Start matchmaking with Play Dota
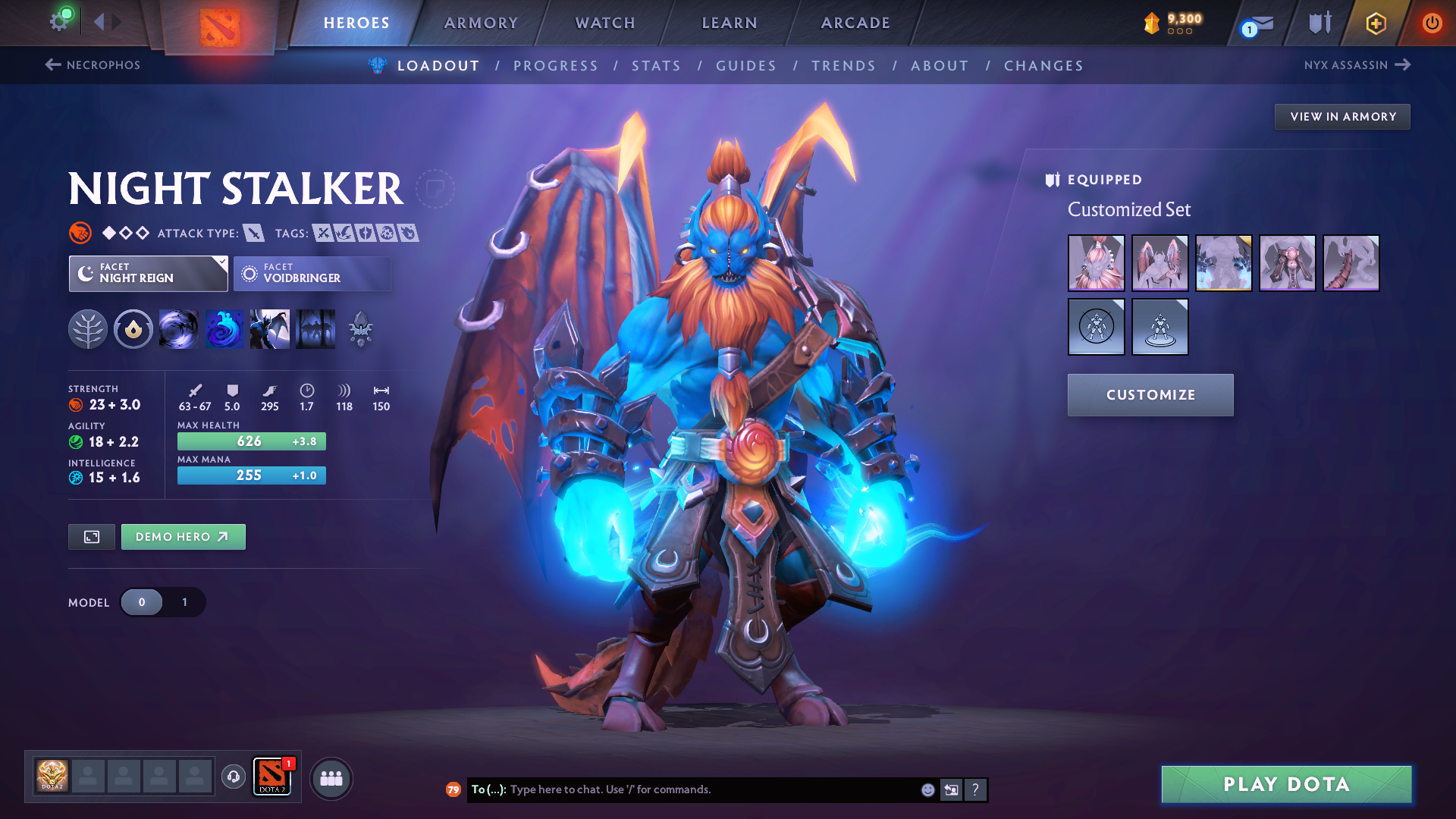The width and height of the screenshot is (1456, 819). (x=1286, y=784)
